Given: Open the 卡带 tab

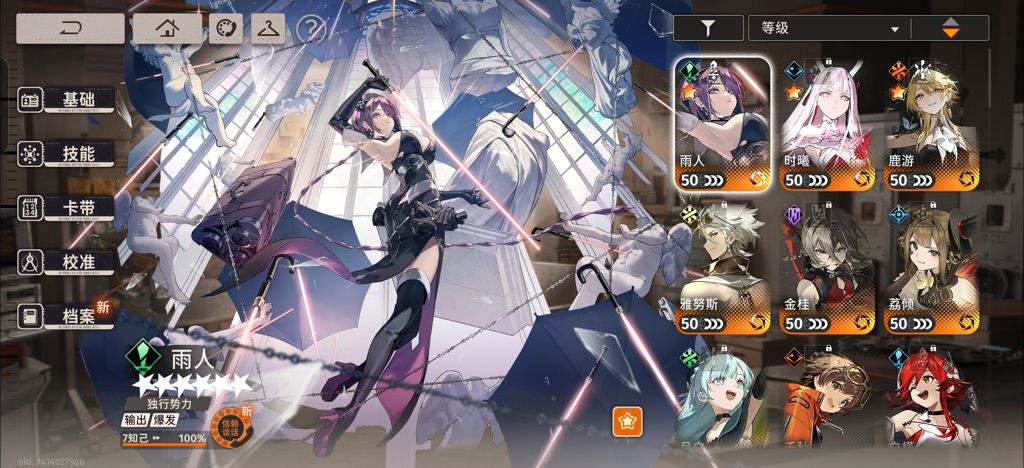Looking at the screenshot, I should [x=67, y=208].
